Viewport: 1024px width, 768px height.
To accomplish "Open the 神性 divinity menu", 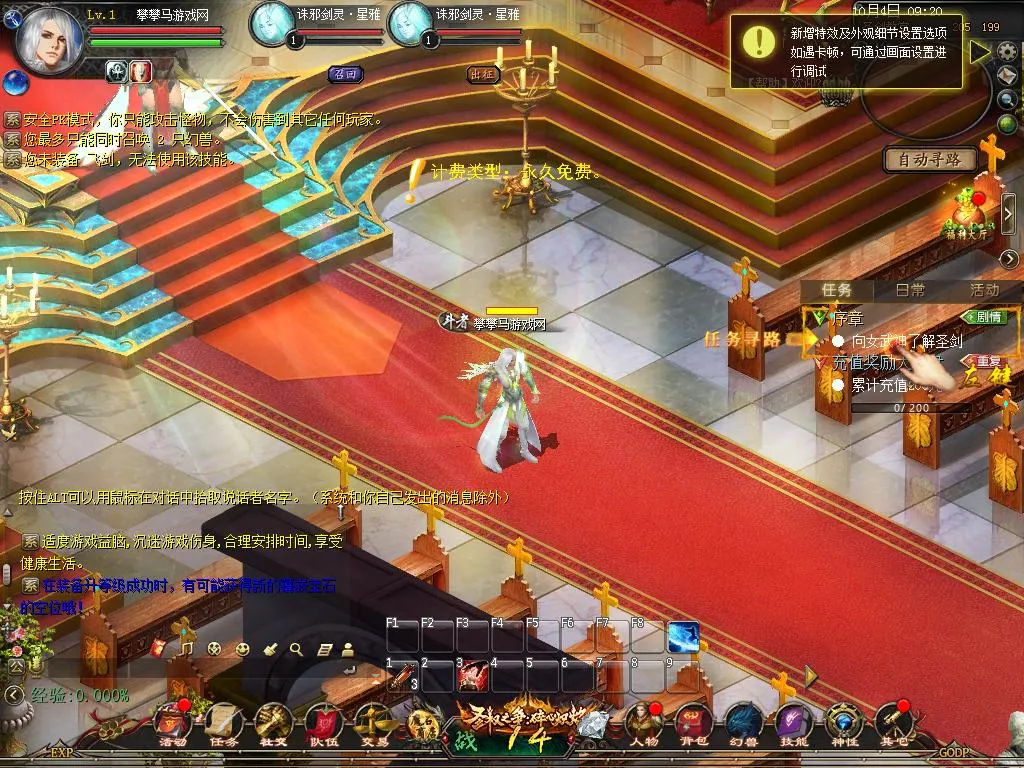I will [x=843, y=722].
